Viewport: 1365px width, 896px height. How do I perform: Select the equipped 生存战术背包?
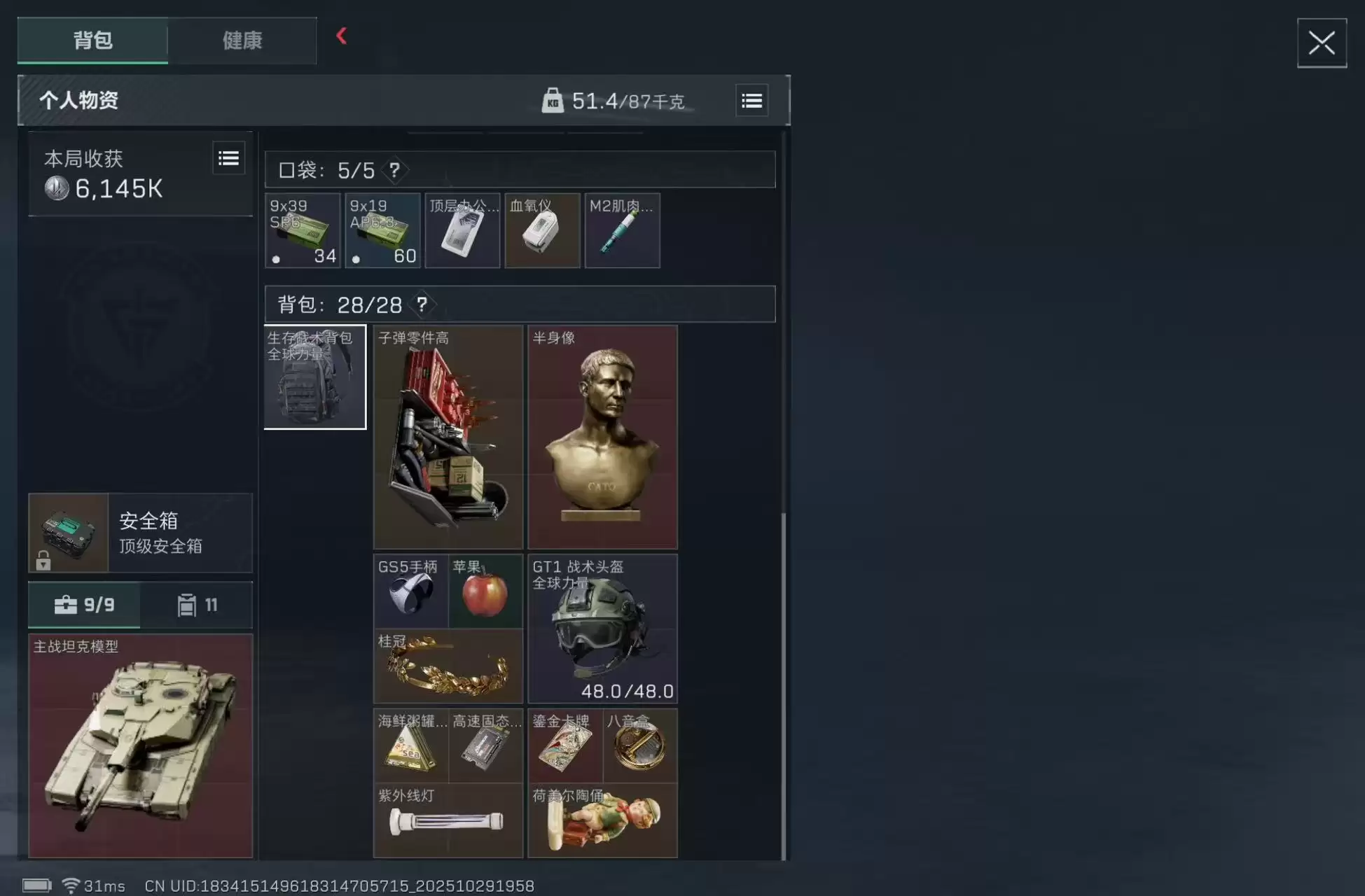click(x=314, y=377)
